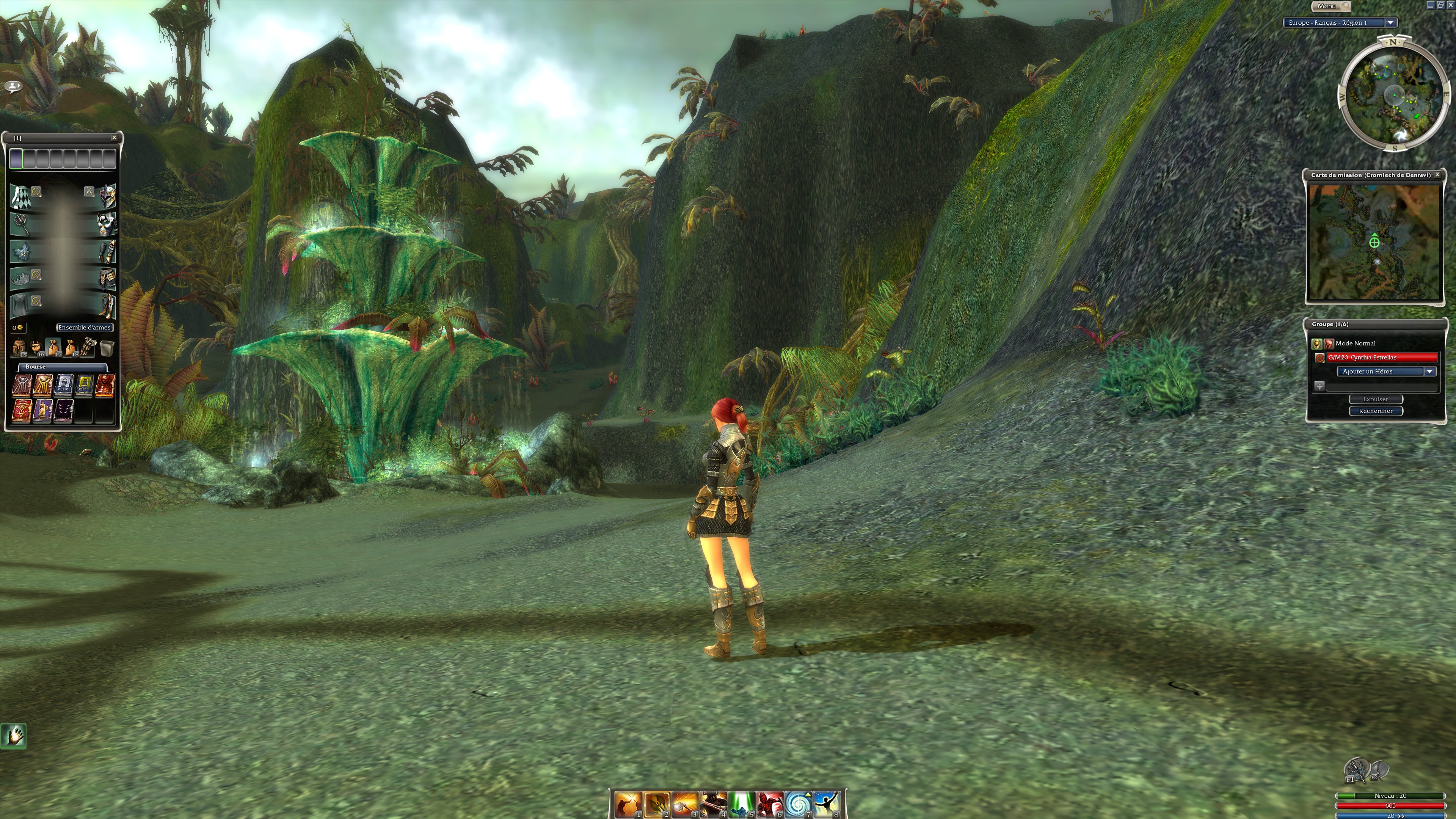Close the Carte de mission window

tap(1437, 175)
